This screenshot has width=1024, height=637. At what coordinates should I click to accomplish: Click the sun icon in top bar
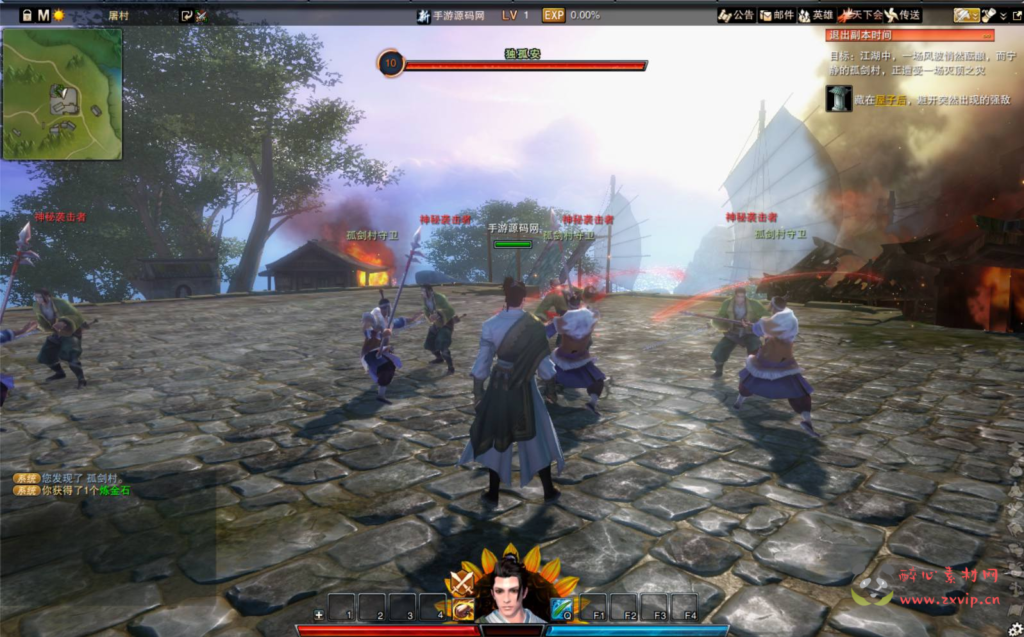[x=59, y=15]
